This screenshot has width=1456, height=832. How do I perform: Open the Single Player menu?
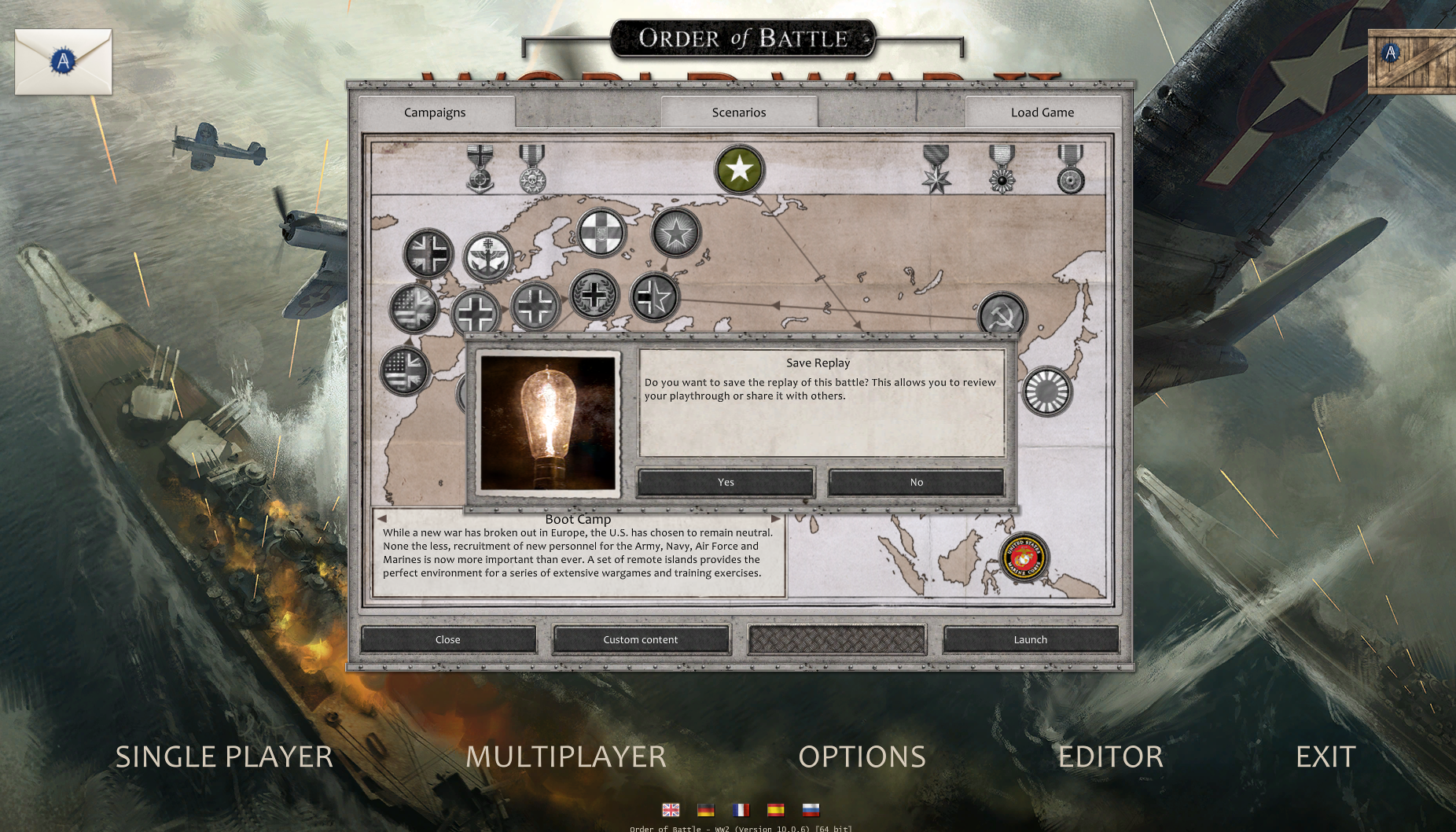click(224, 757)
